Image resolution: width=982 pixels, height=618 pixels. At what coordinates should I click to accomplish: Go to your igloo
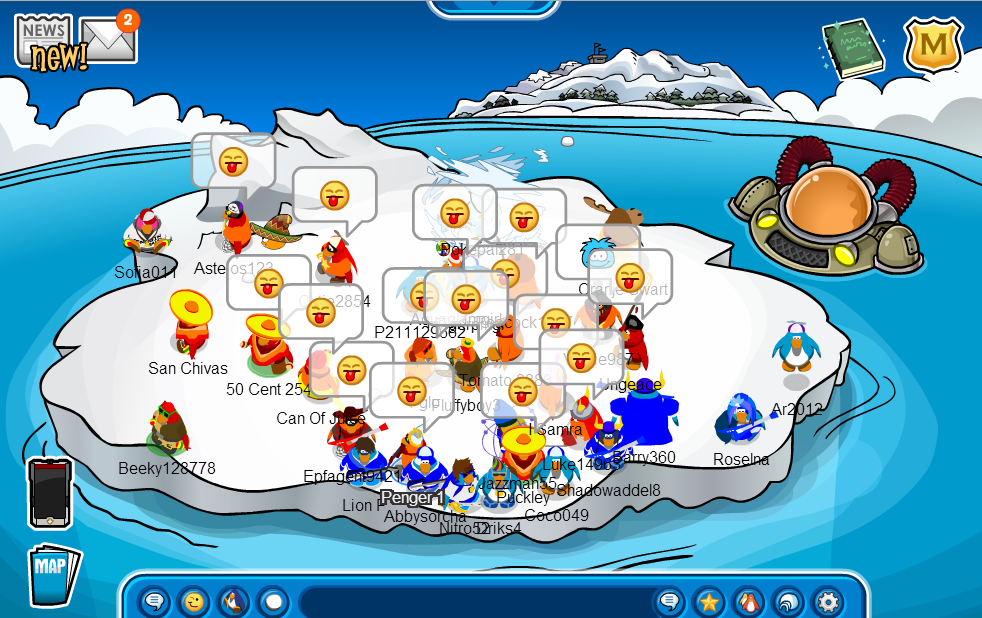coord(788,602)
